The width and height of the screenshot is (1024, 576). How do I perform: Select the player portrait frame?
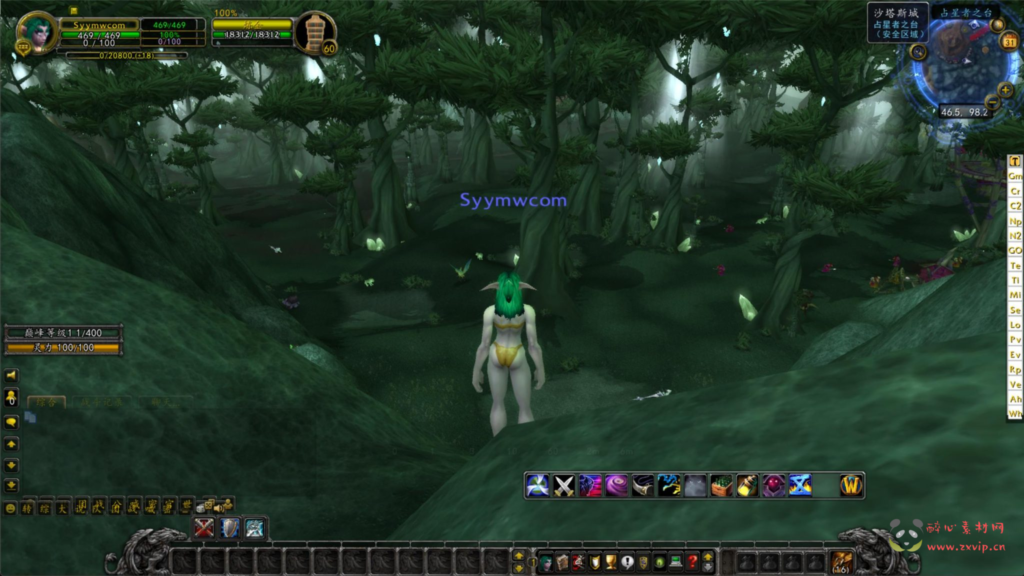point(38,33)
